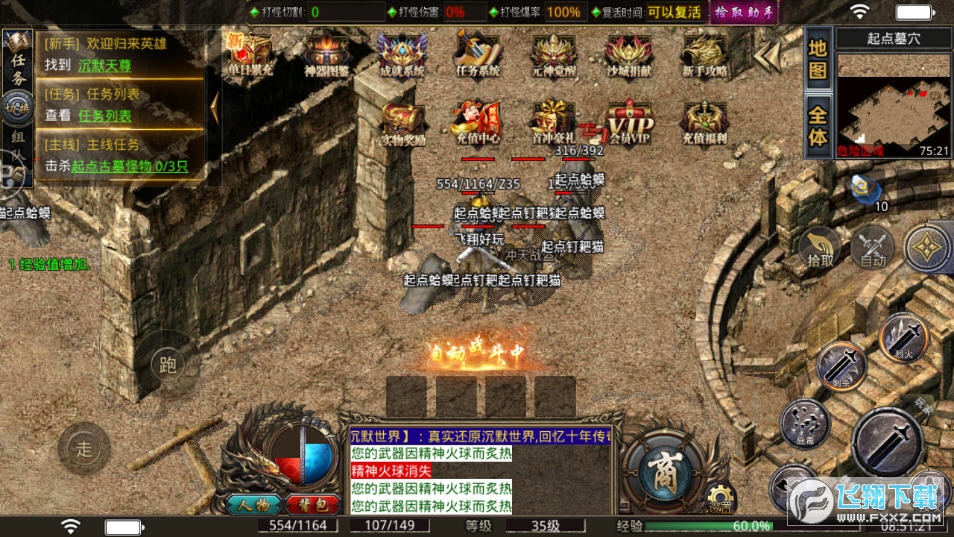Open the 地图 map button
This screenshot has height=537, width=954.
(x=818, y=58)
